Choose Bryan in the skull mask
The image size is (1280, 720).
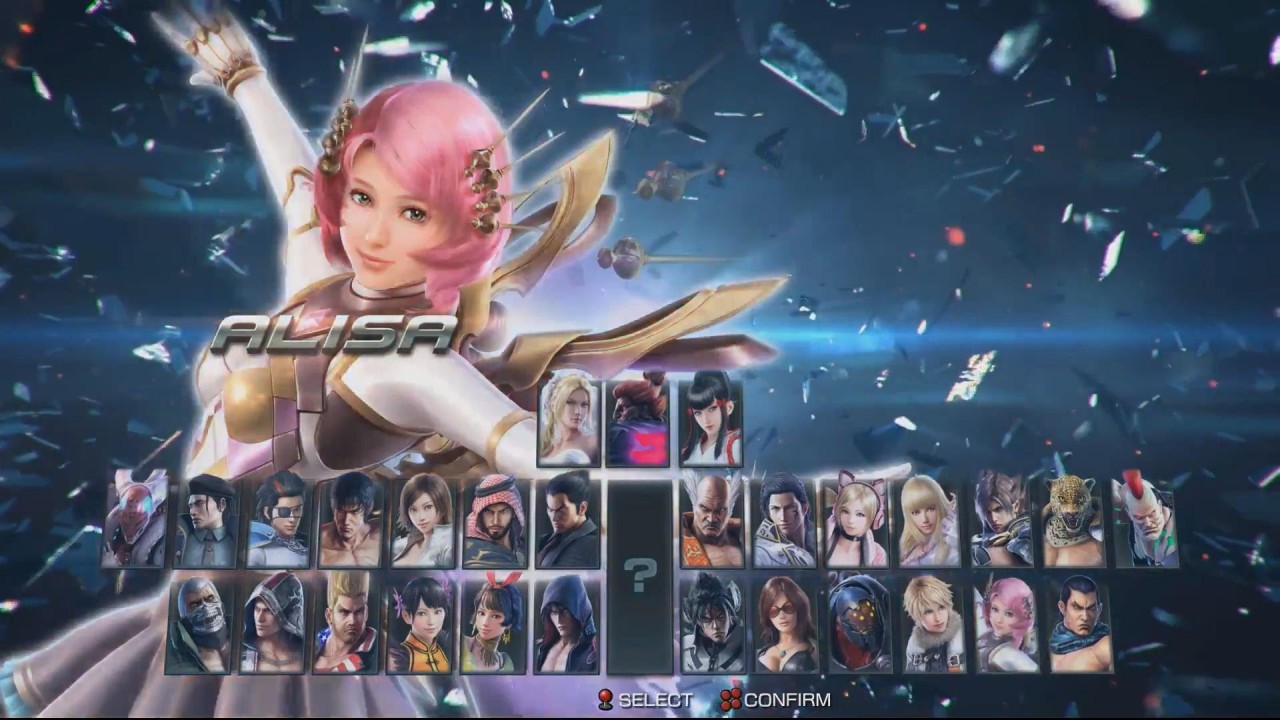click(200, 623)
